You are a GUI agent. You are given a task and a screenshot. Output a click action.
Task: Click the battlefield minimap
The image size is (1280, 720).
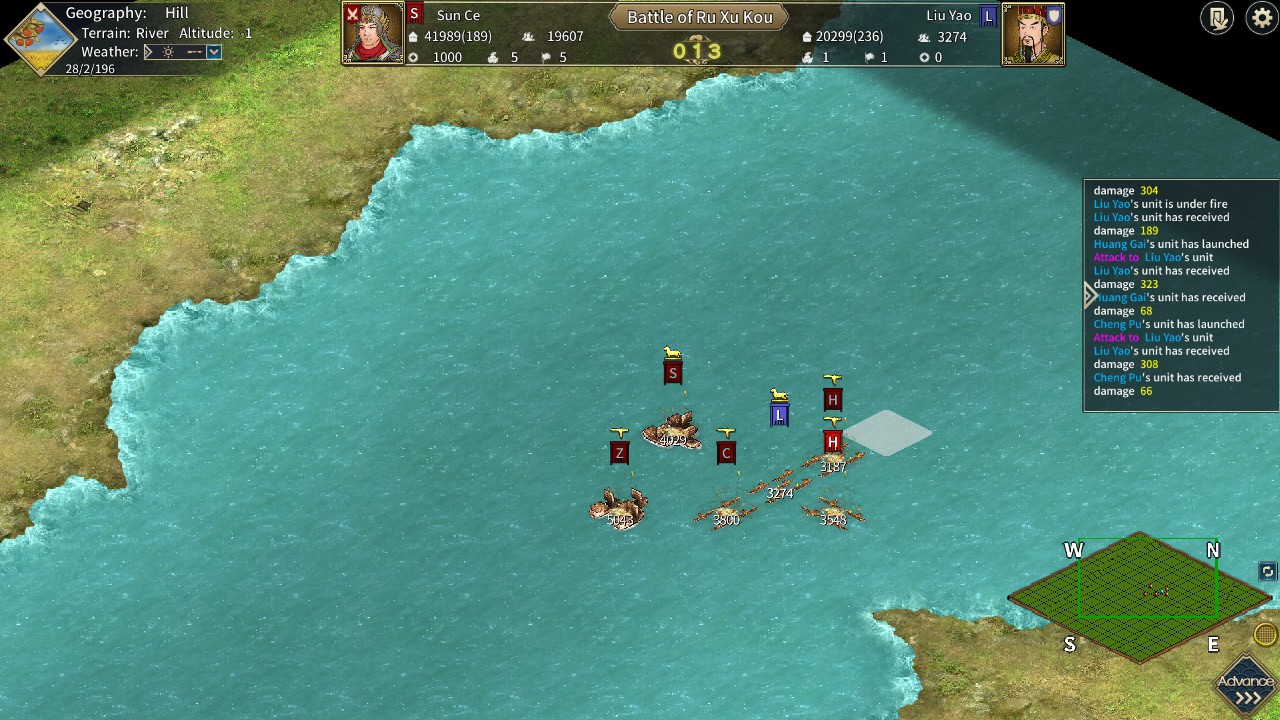(x=1140, y=596)
